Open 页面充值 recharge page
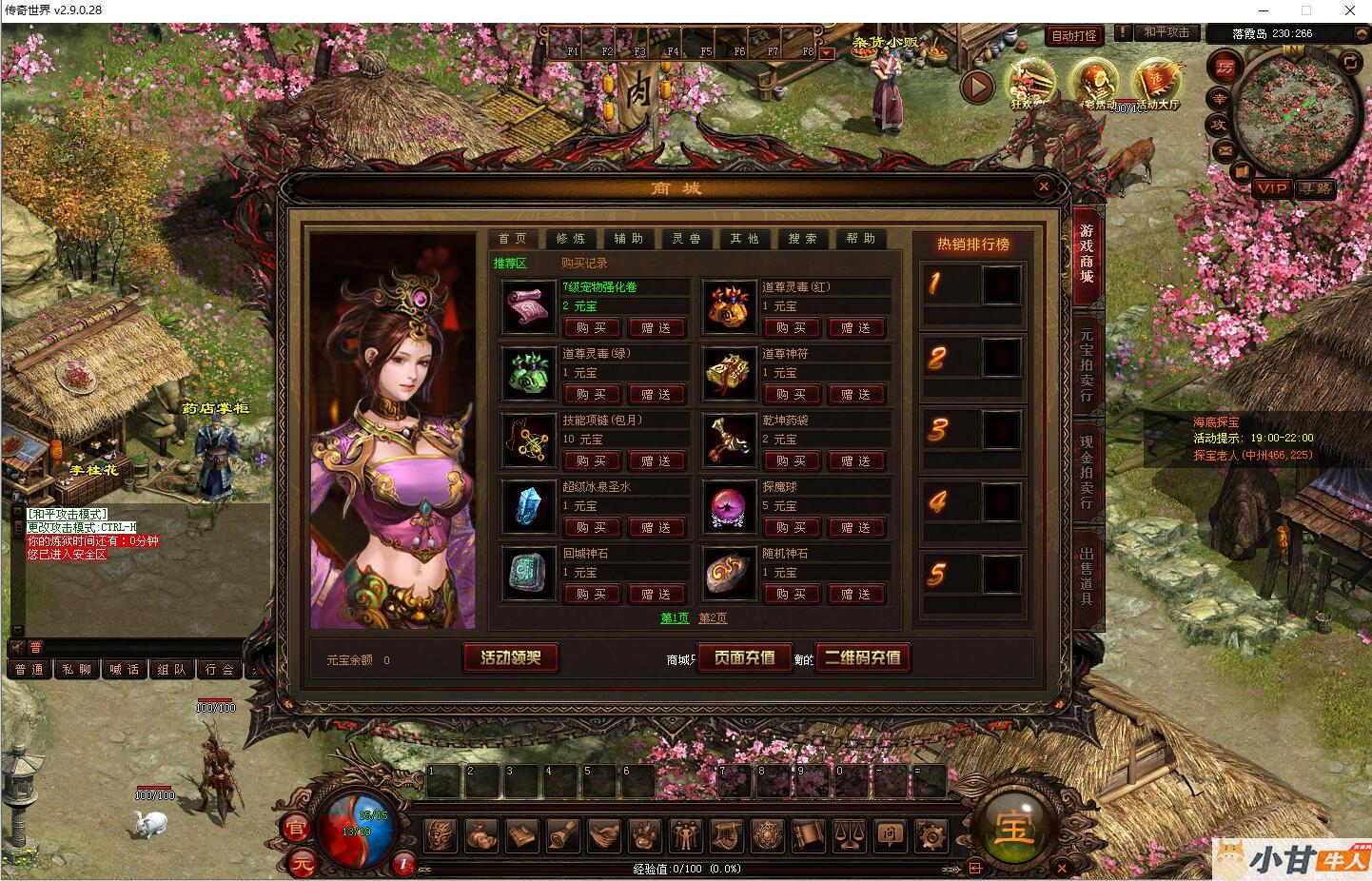This screenshot has width=1372, height=881. click(745, 657)
